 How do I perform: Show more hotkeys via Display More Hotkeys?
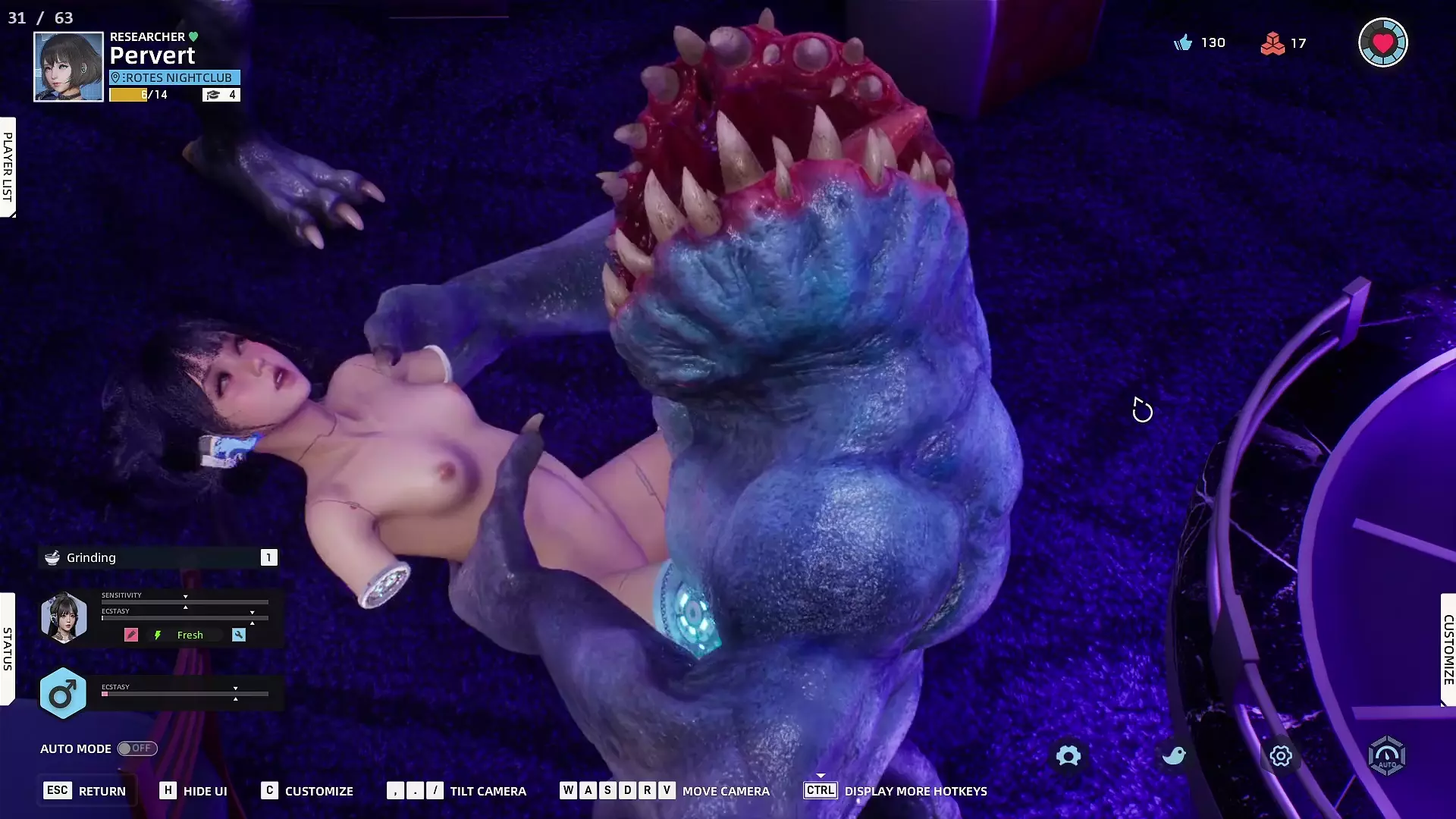tap(896, 791)
